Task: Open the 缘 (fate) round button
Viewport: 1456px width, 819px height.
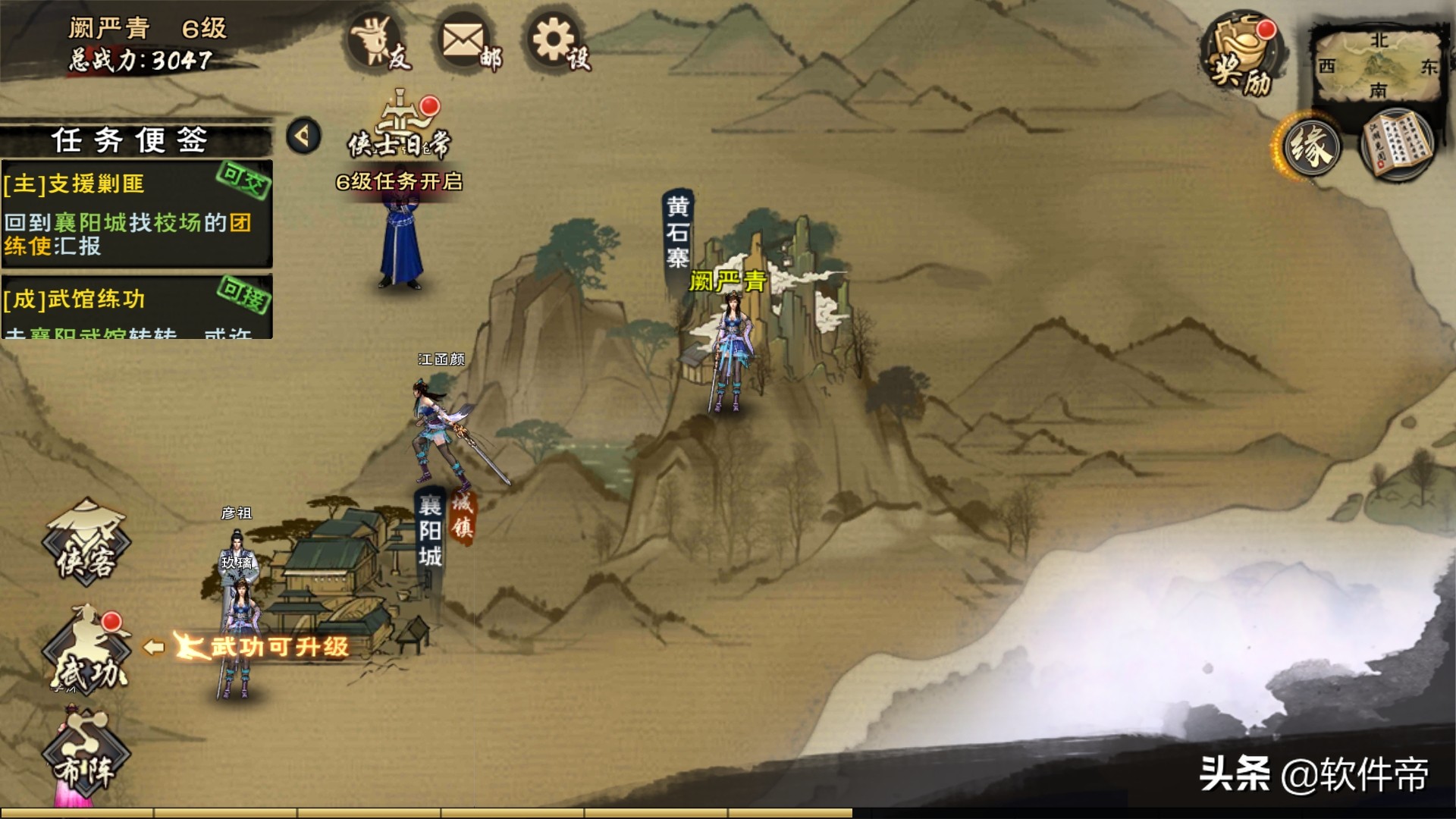Action: [1310, 146]
